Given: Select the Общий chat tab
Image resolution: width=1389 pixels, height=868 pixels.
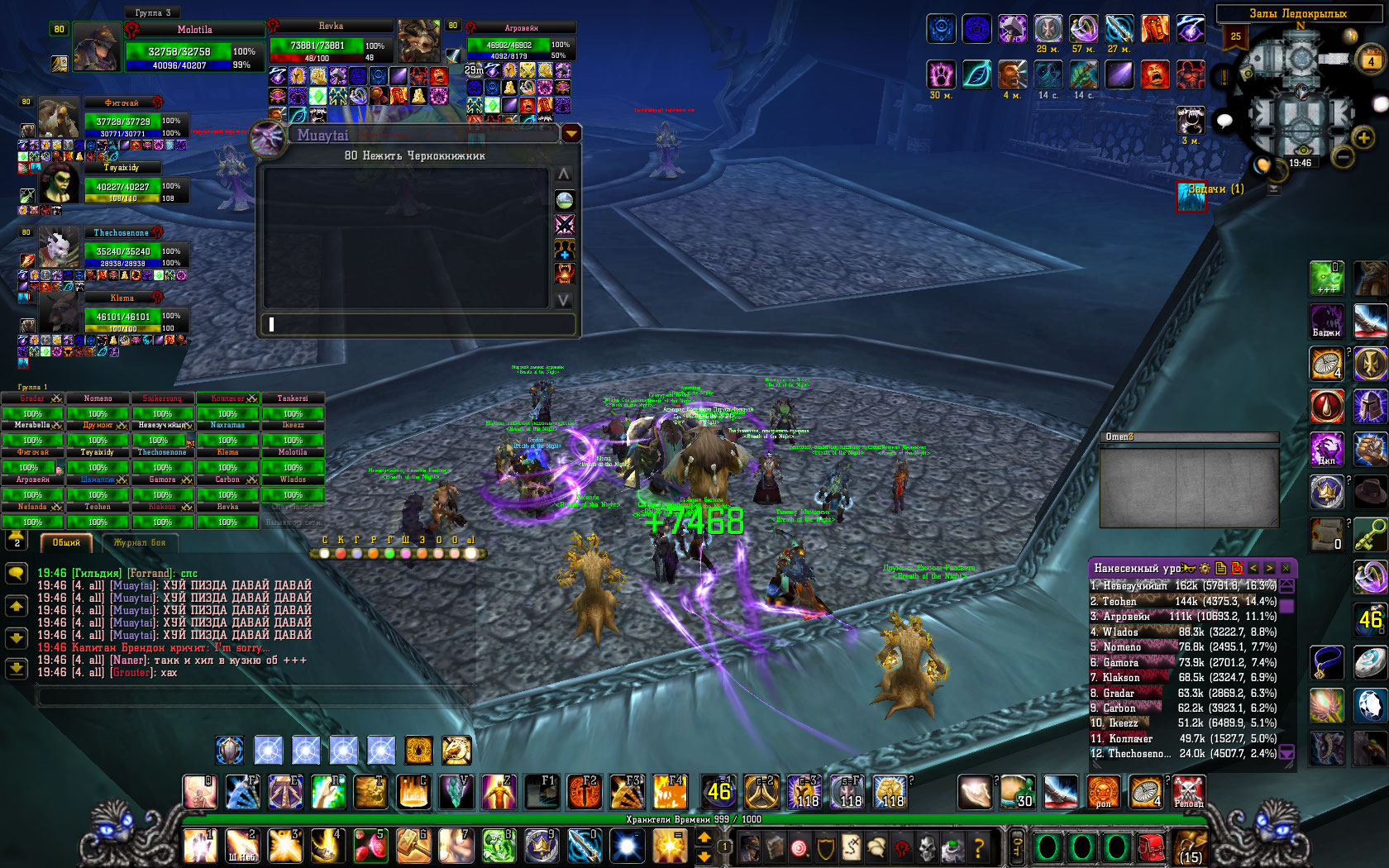Looking at the screenshot, I should (x=66, y=543).
